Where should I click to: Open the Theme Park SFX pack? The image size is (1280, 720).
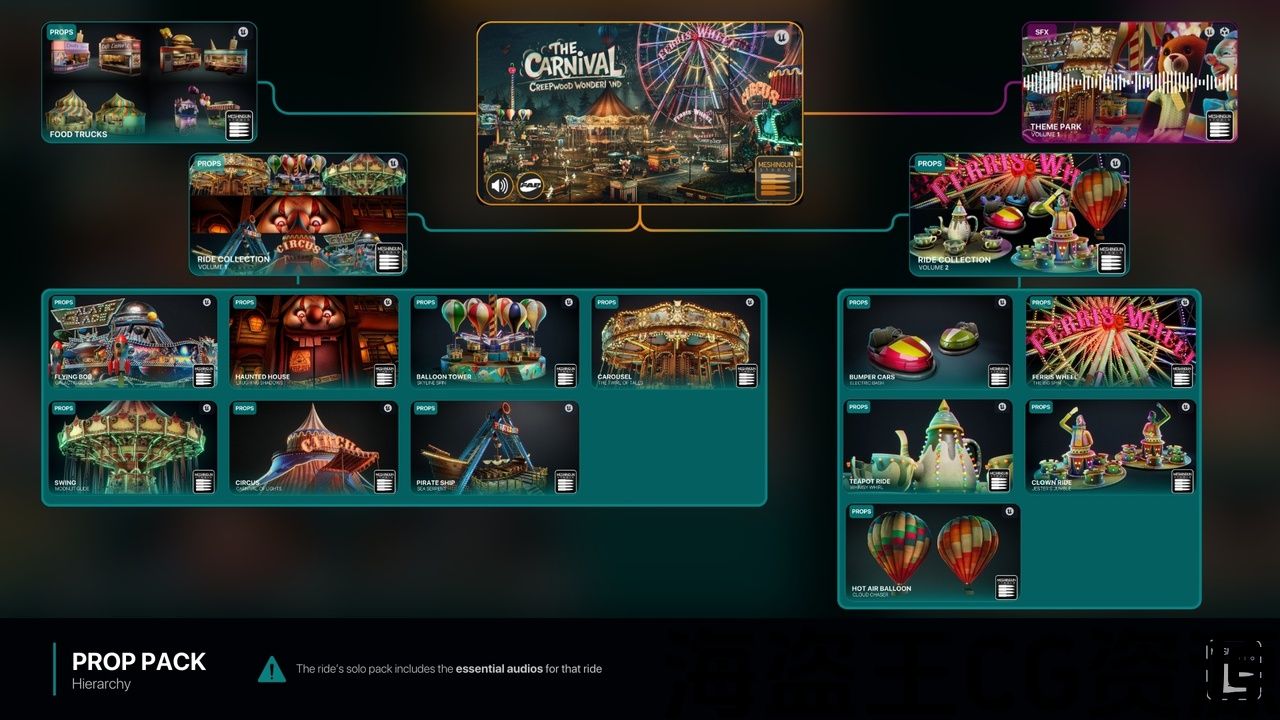[x=1129, y=82]
